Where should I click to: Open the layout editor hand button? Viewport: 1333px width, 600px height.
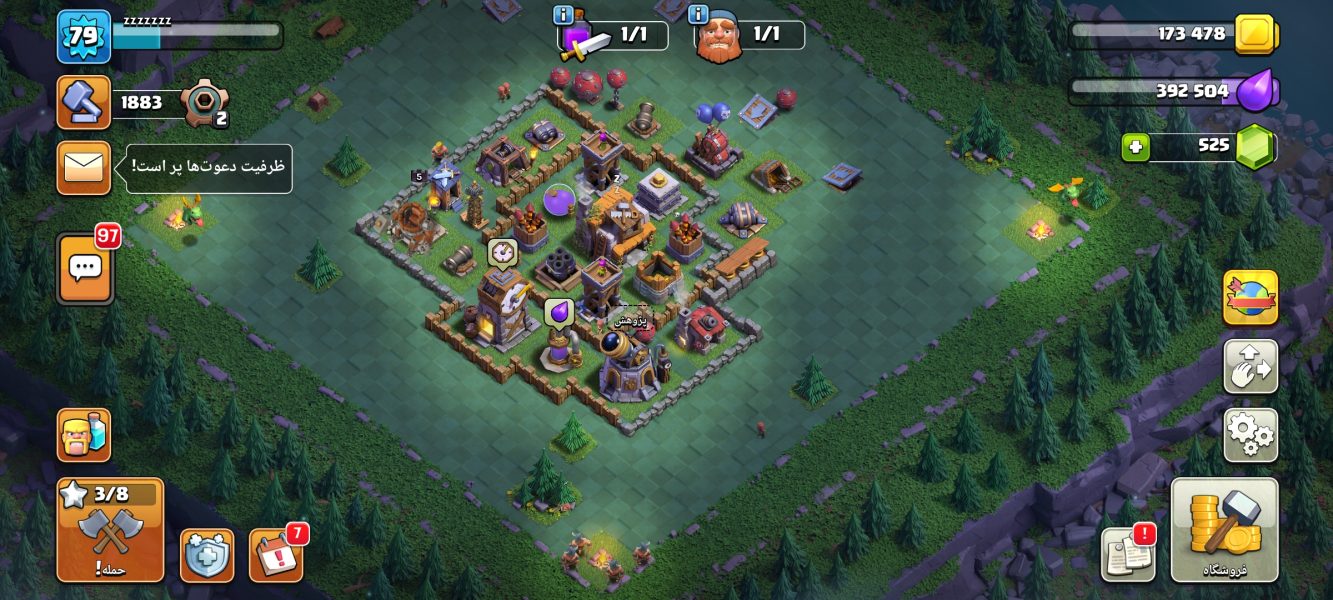(1250, 366)
